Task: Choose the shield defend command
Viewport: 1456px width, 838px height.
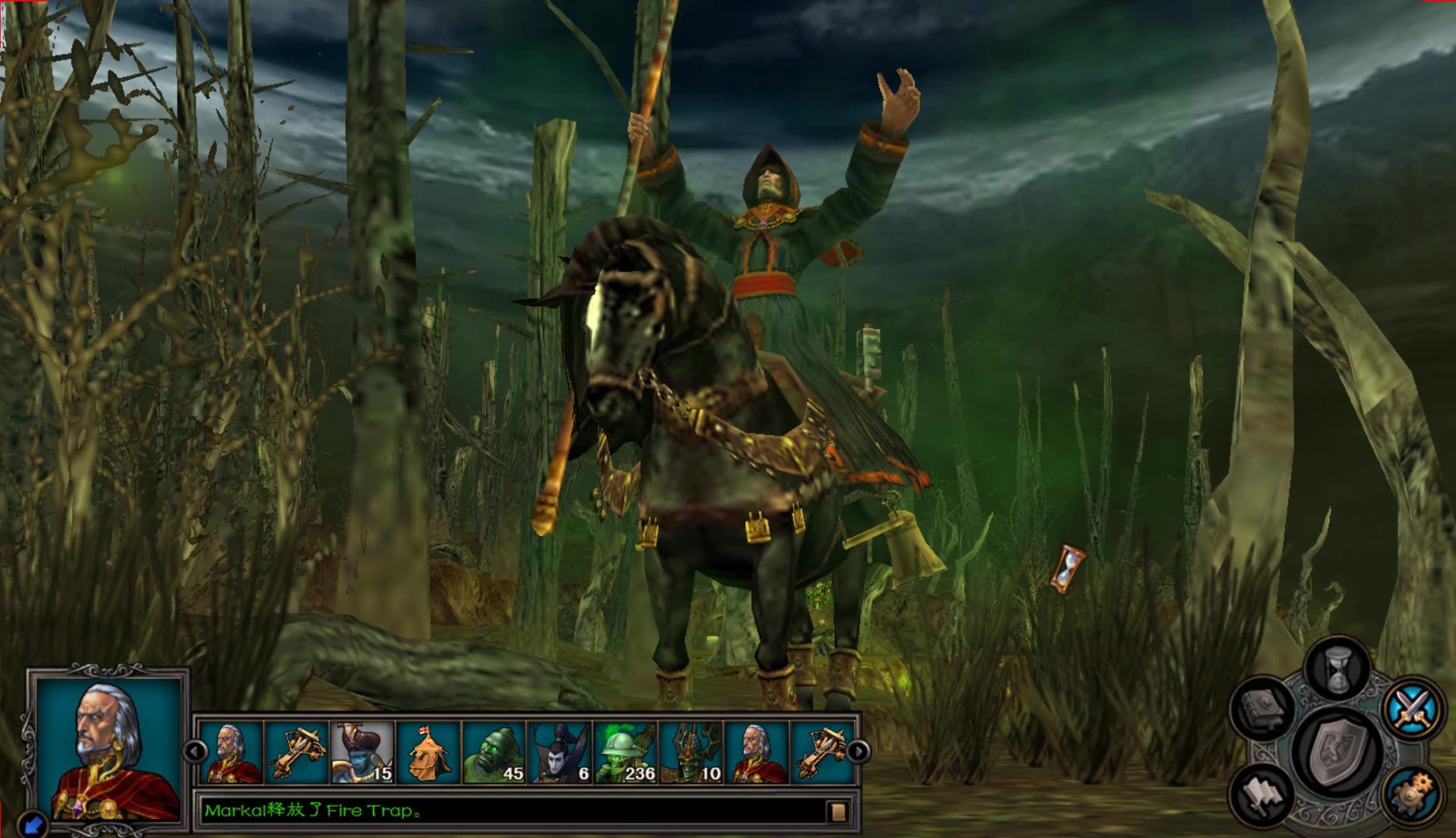Action: click(x=1337, y=751)
